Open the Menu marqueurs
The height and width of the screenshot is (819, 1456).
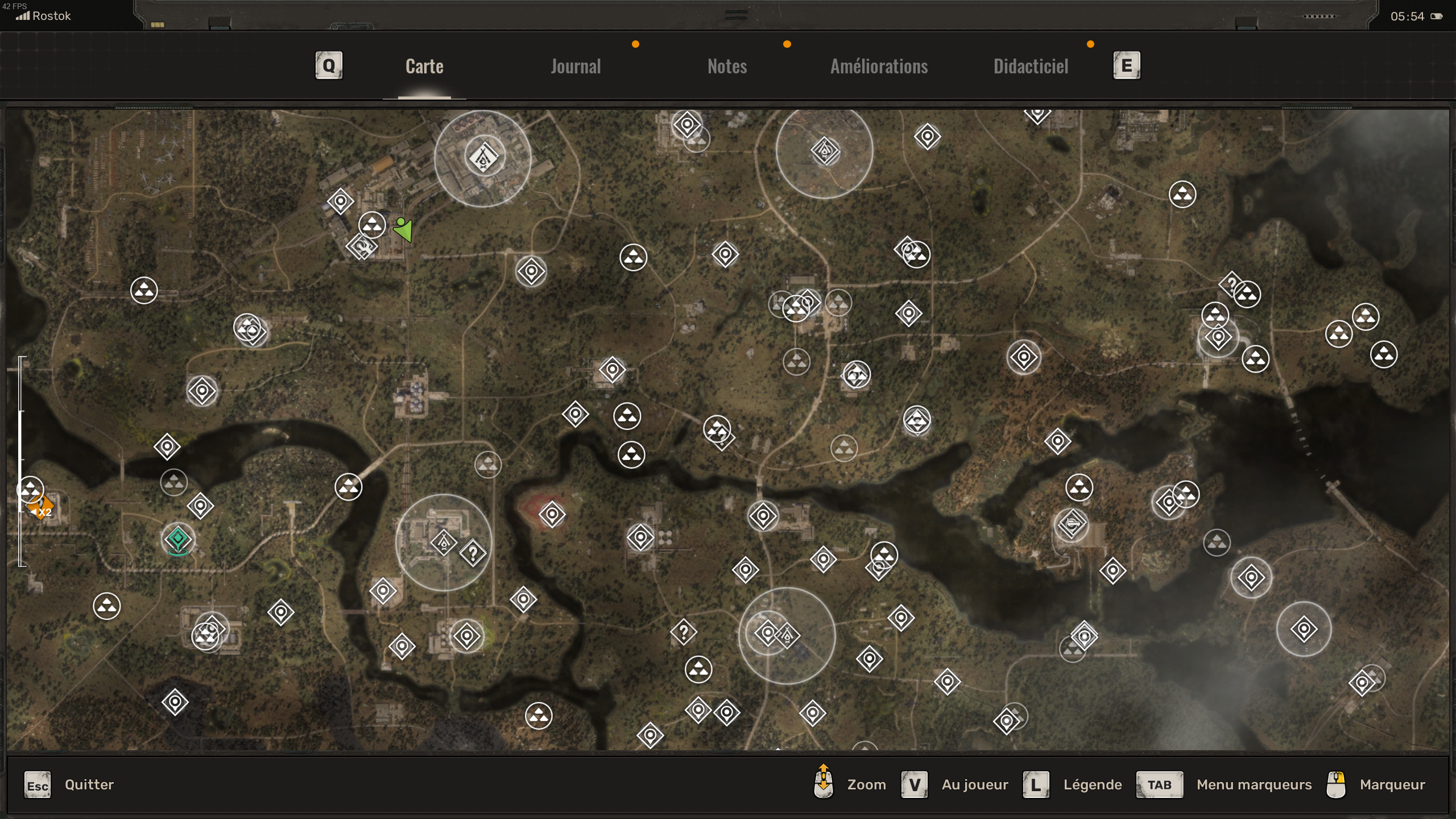[x=1255, y=784]
